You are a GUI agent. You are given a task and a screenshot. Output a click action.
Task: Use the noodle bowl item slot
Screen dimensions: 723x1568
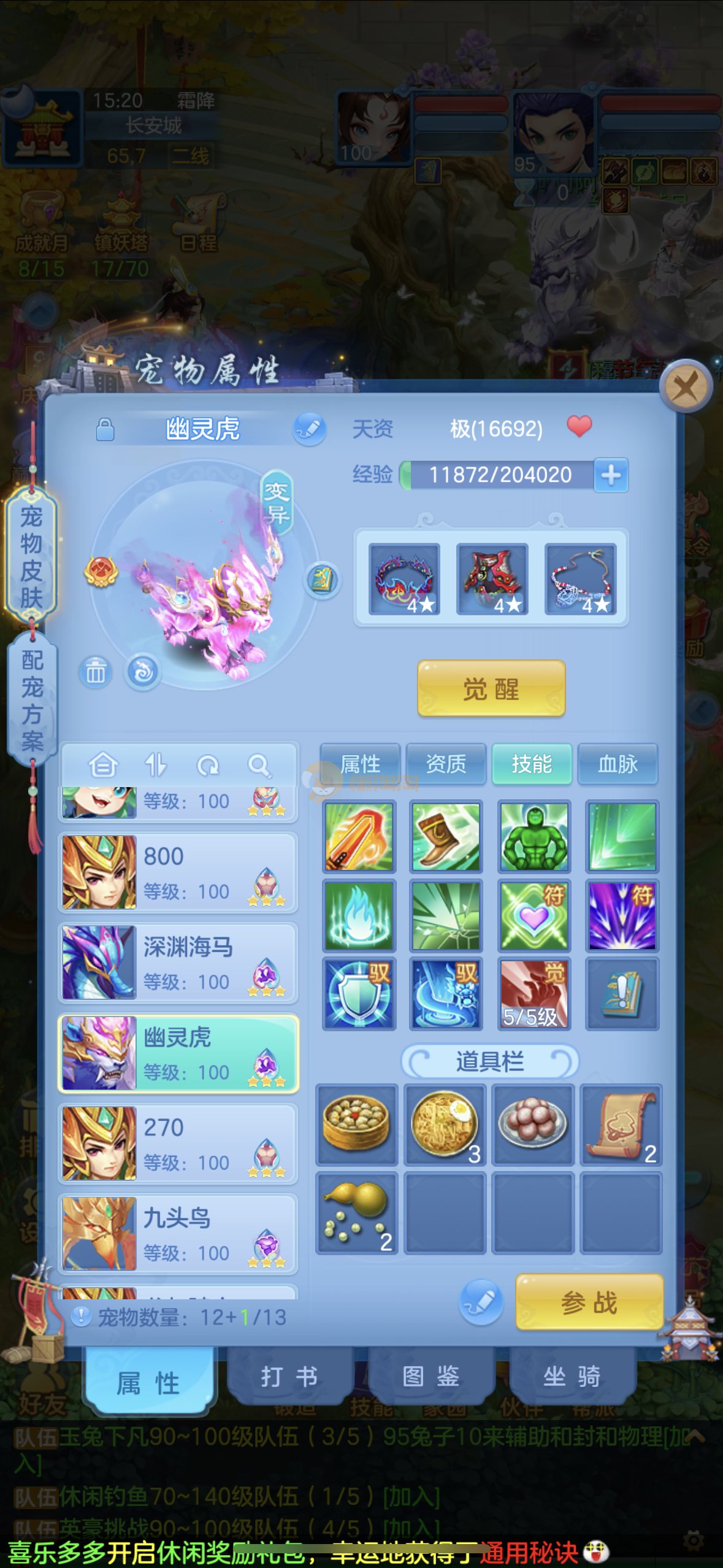(x=445, y=1124)
